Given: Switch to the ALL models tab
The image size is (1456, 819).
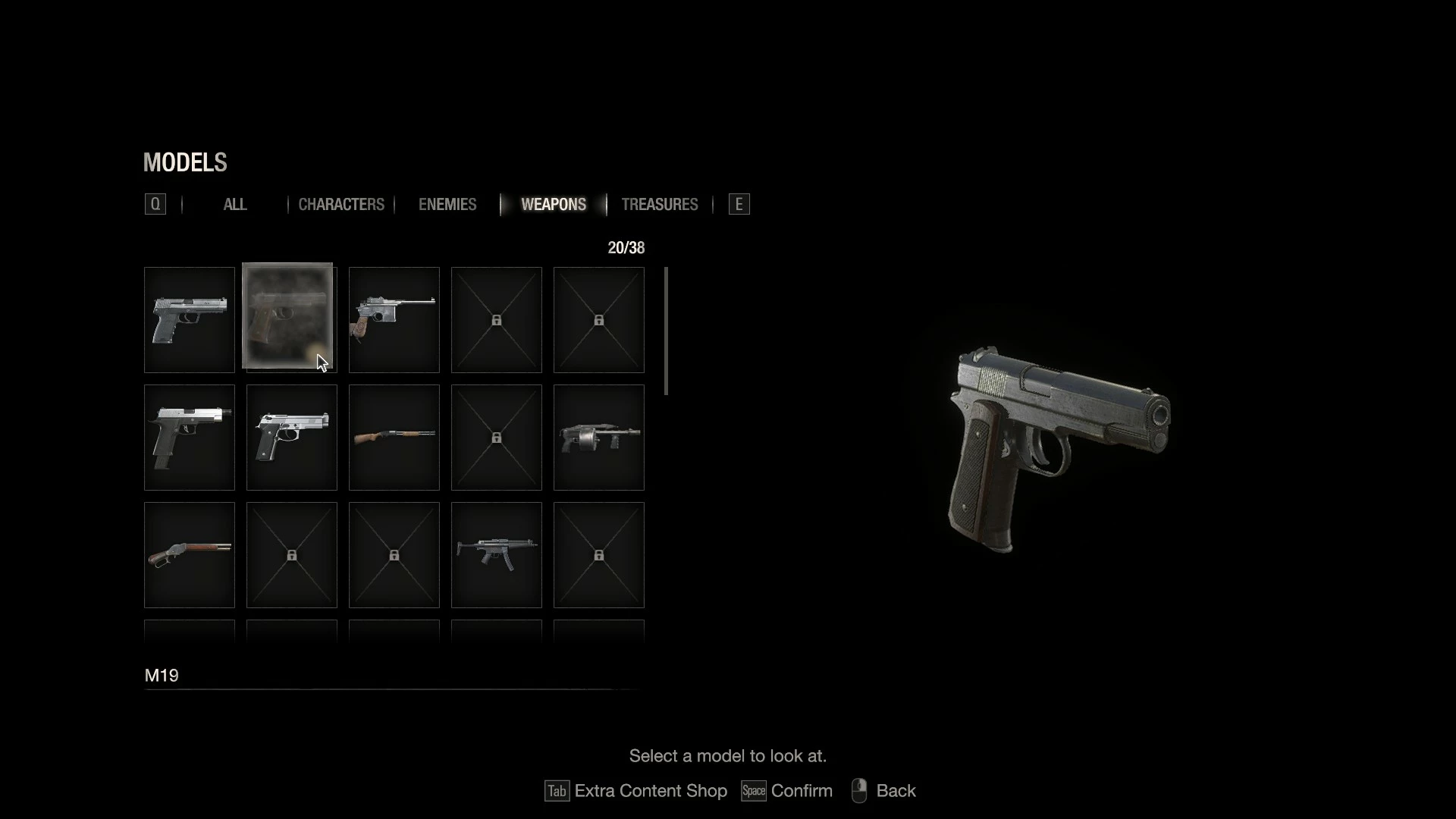Looking at the screenshot, I should click(x=235, y=205).
